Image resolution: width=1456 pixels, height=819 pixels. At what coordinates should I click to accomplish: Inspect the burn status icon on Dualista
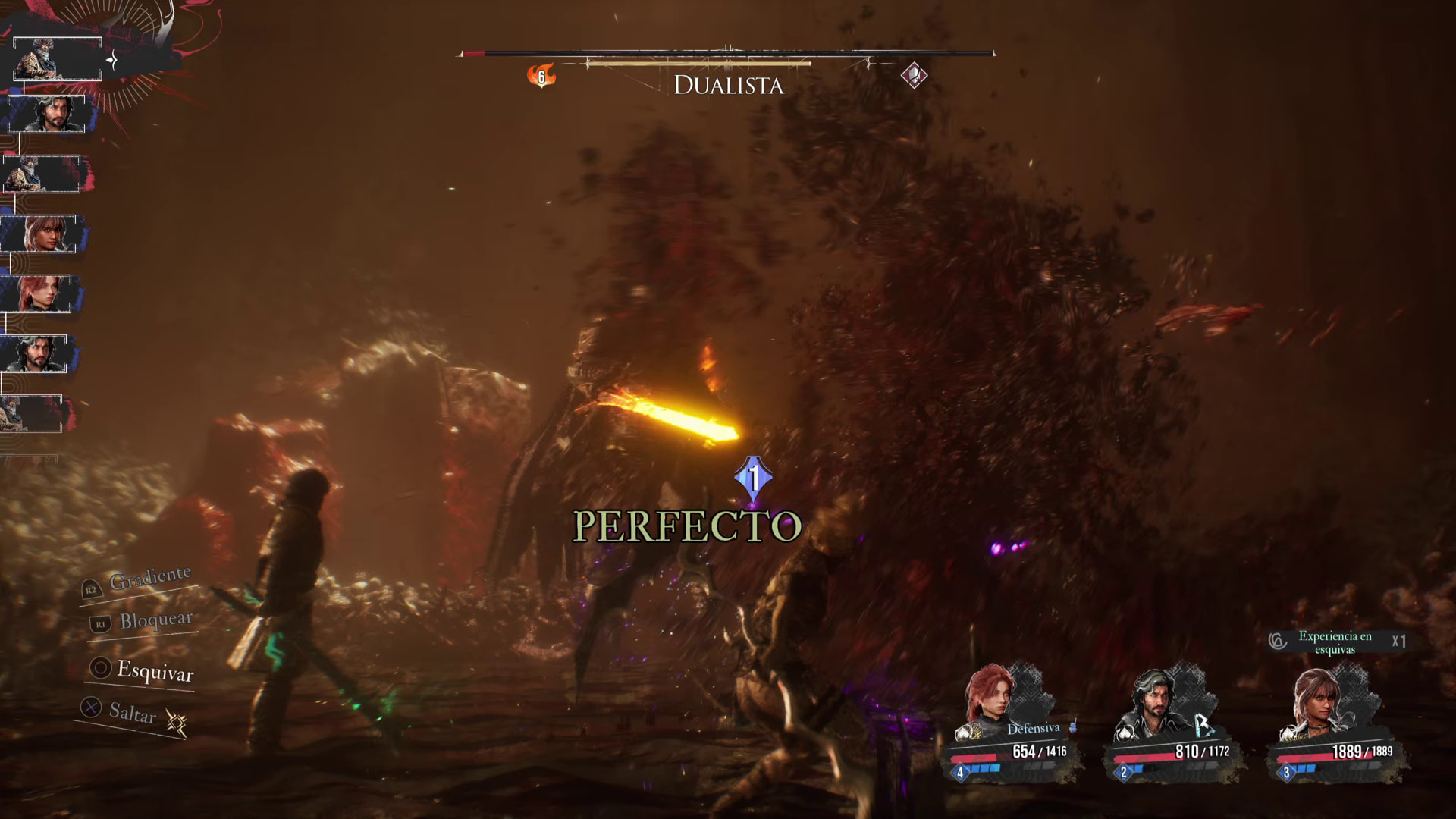click(x=541, y=76)
